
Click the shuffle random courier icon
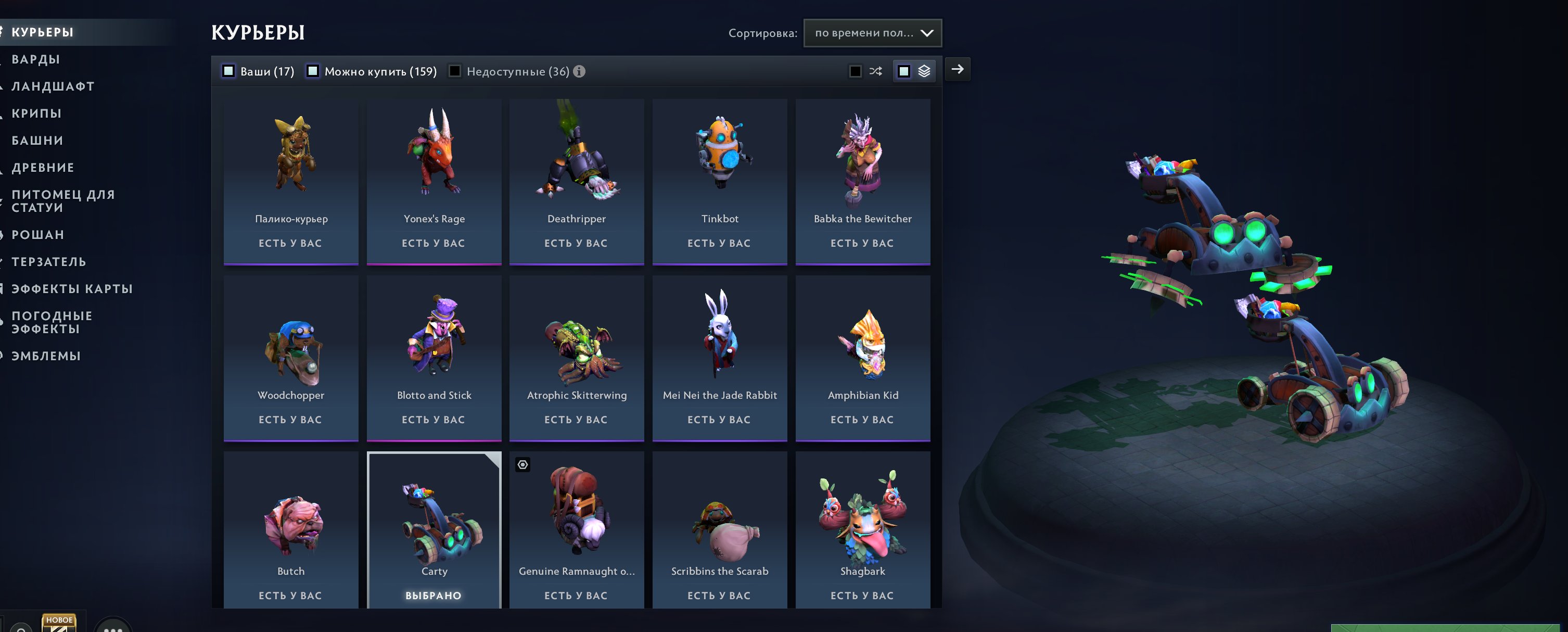tap(876, 71)
